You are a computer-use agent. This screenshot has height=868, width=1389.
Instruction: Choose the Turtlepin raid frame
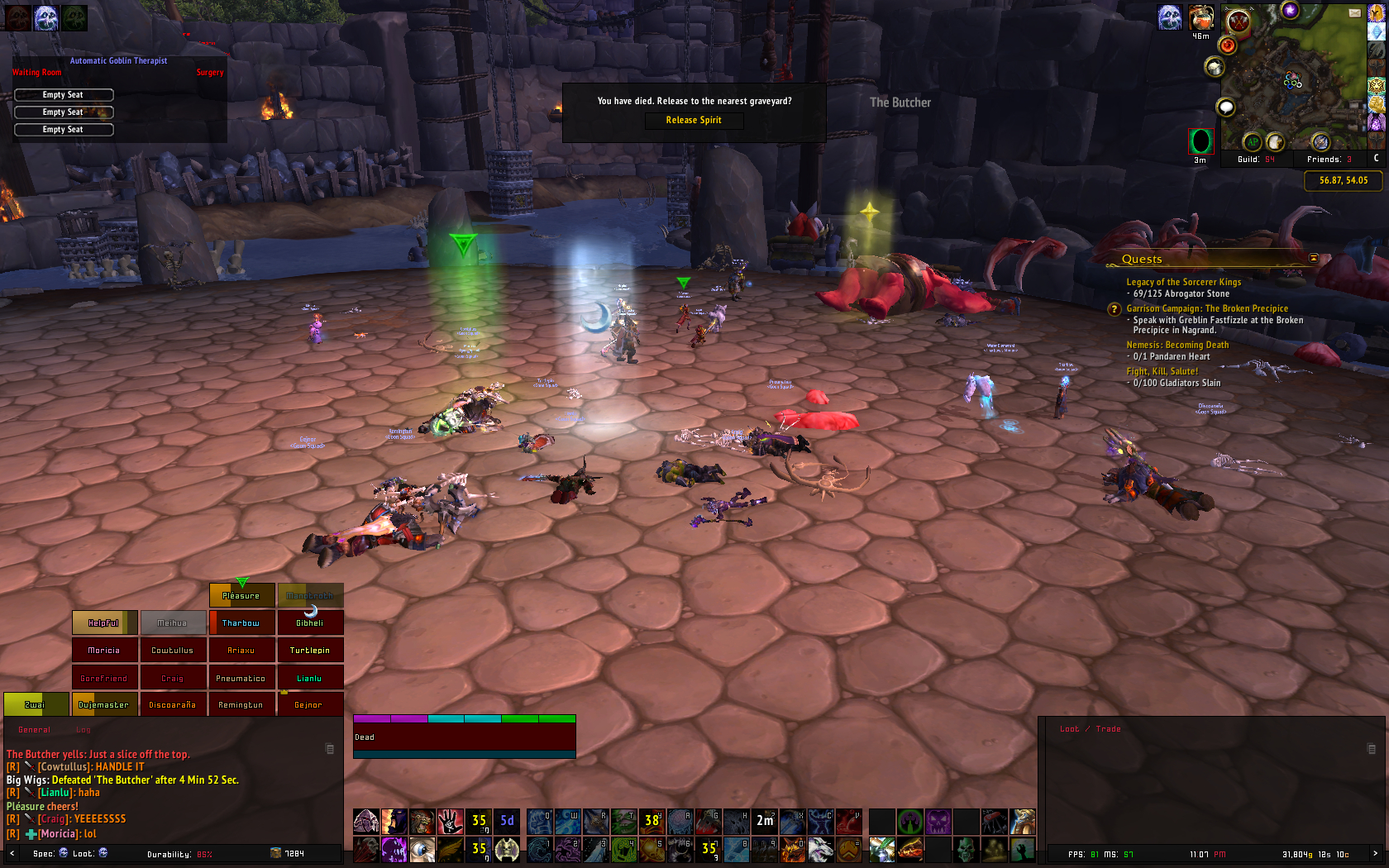310,651
